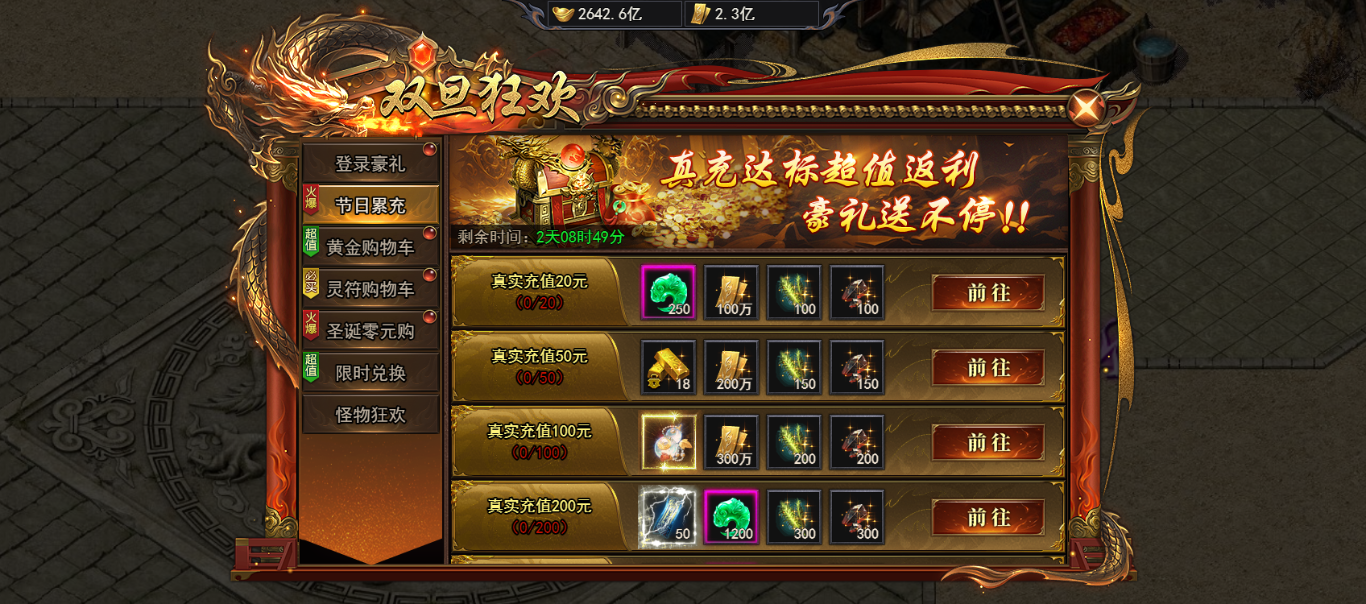Image resolution: width=1366 pixels, height=604 pixels.
Task: Switch to the 限时兑换 tab
Action: coord(370,373)
